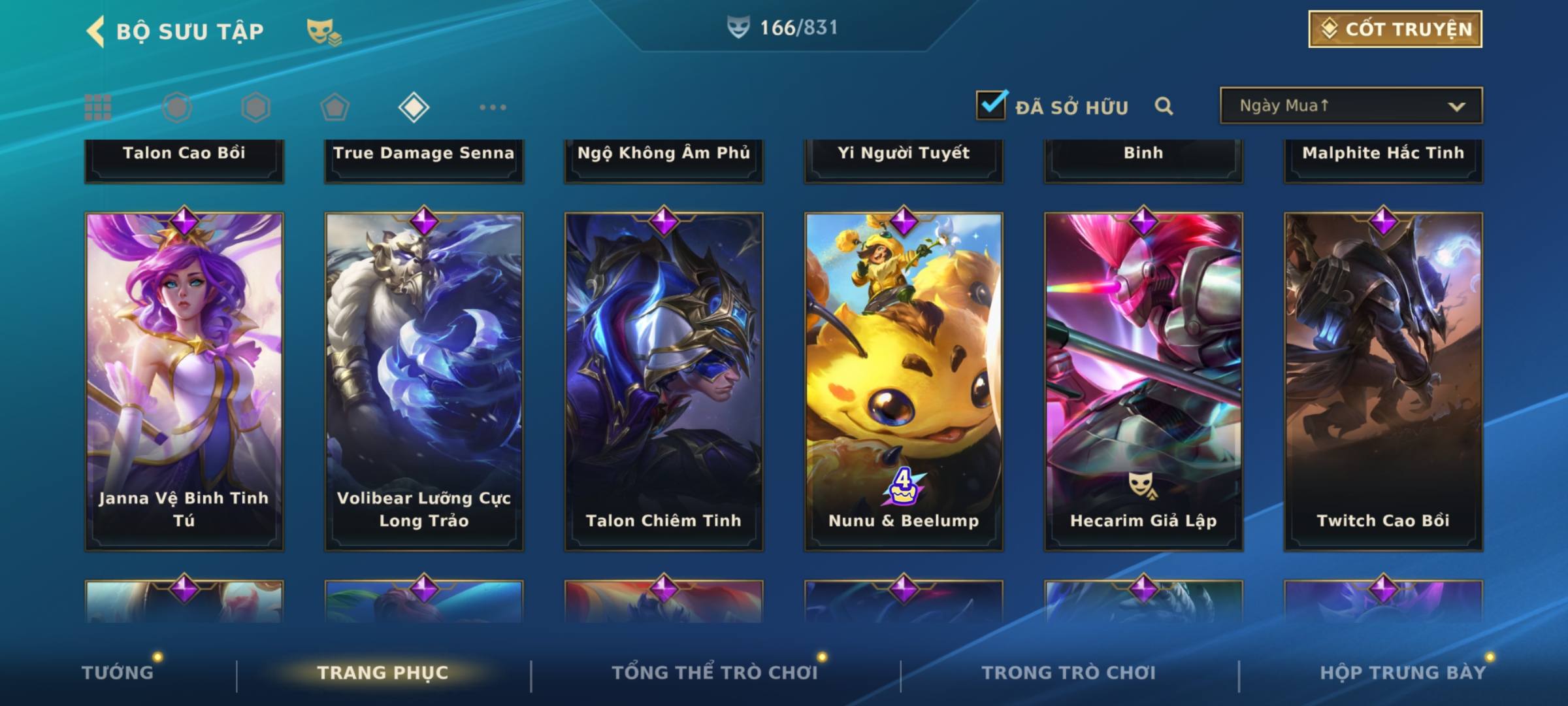The height and width of the screenshot is (706, 1568).
Task: Open the skin search magnifier
Action: click(x=1164, y=106)
